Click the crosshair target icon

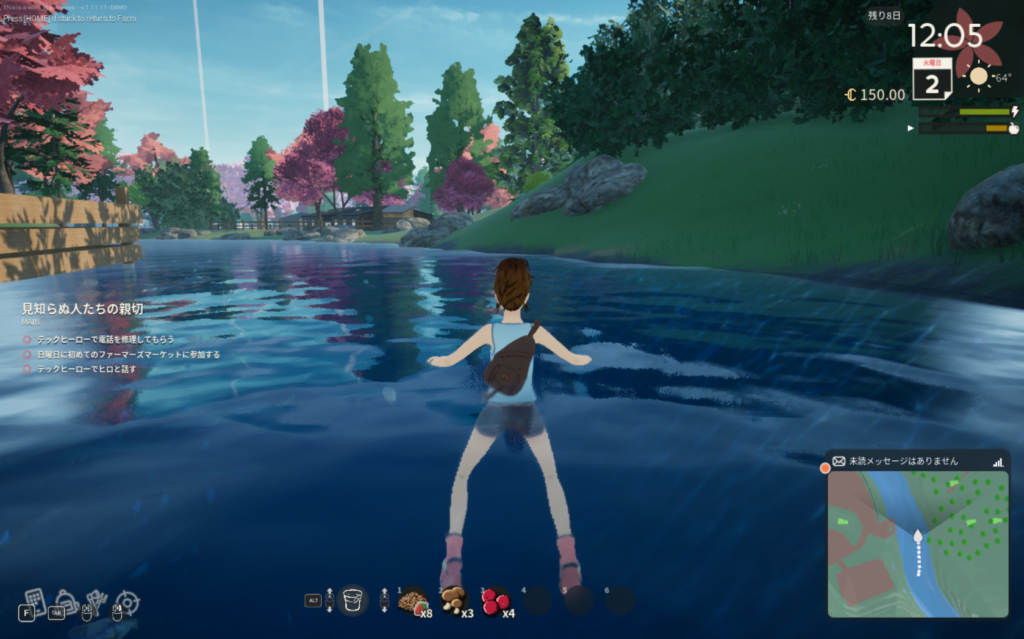point(128,602)
